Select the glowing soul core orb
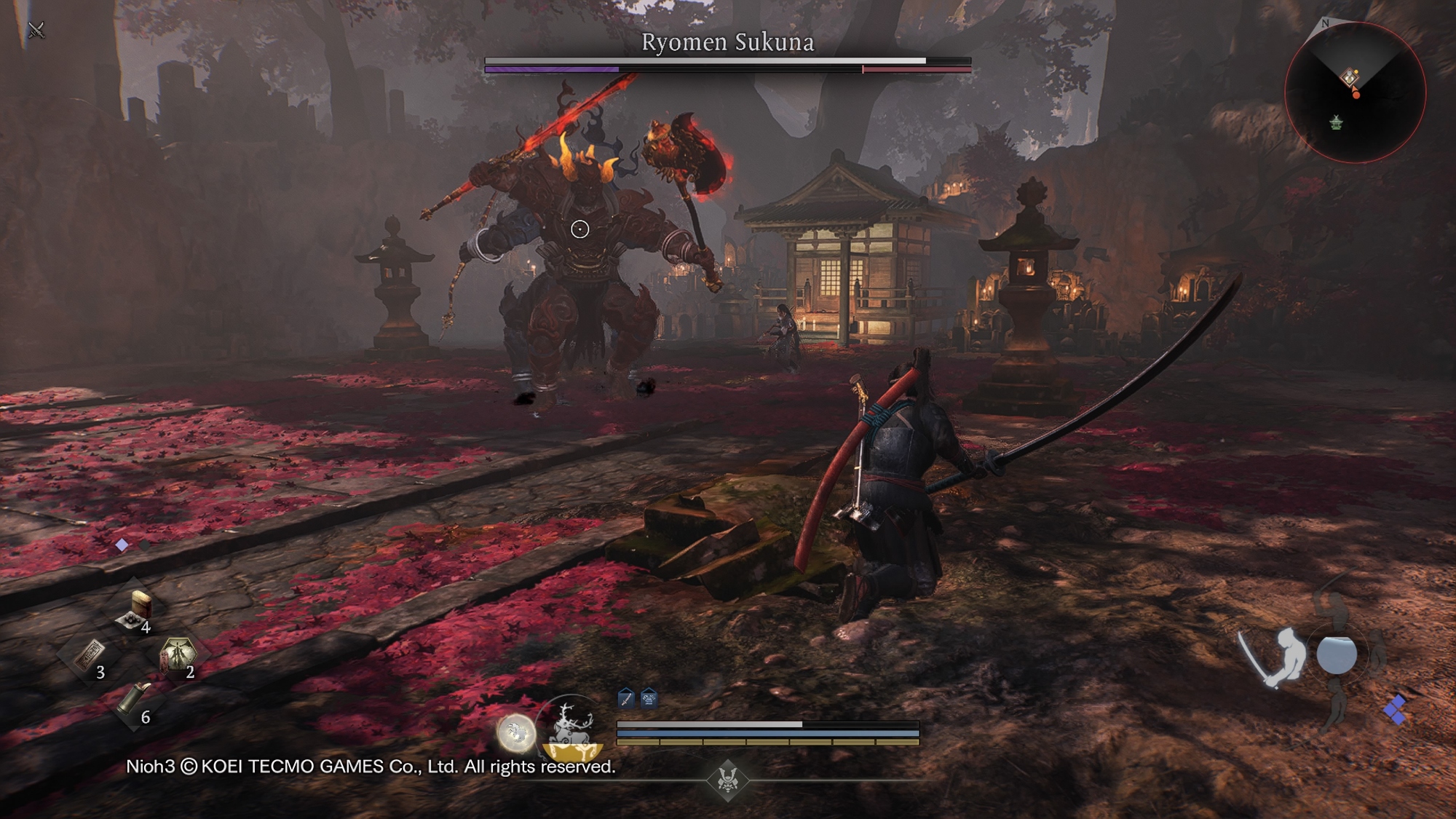 point(516,732)
